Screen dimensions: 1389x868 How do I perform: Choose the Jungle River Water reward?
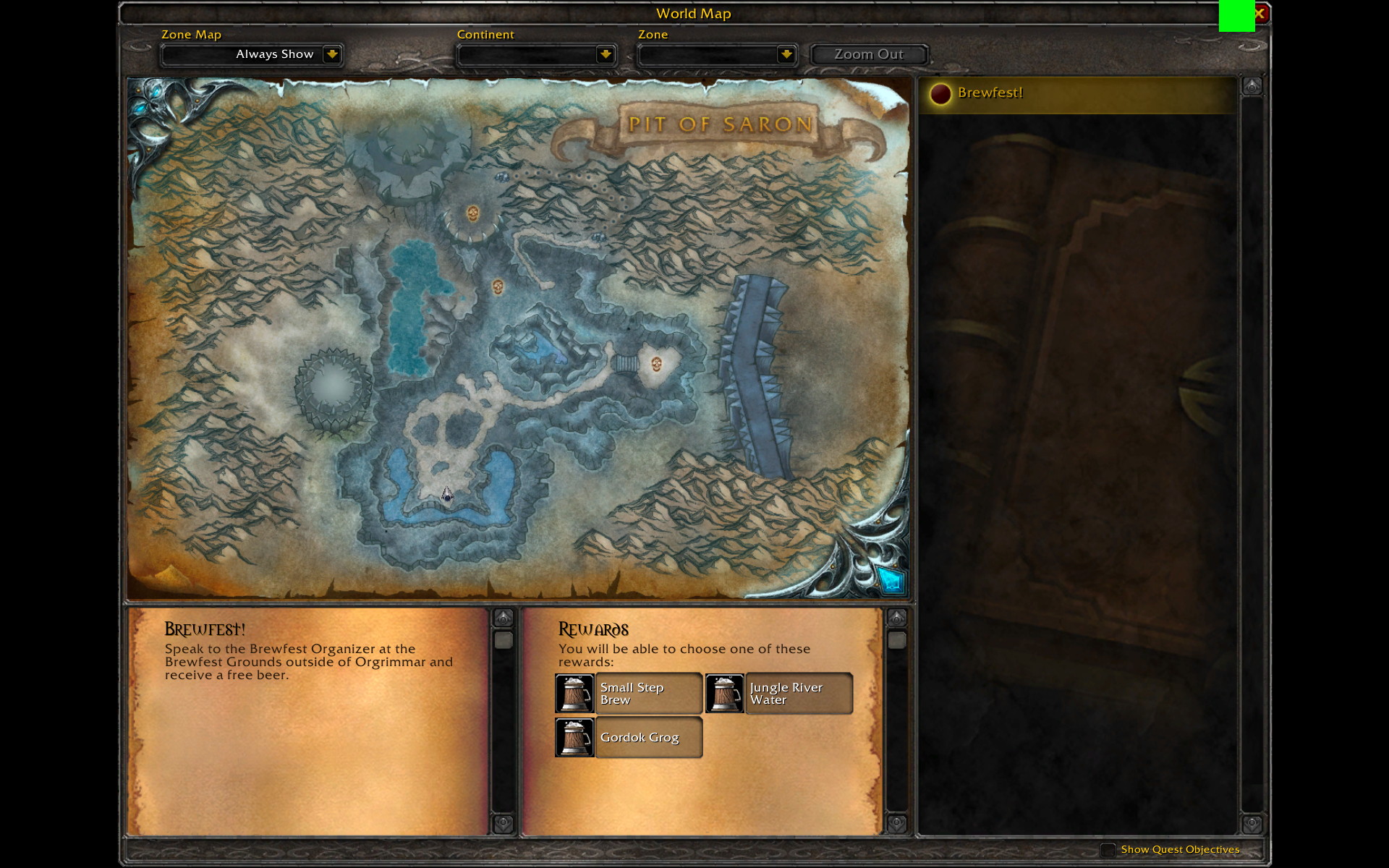[x=779, y=694]
